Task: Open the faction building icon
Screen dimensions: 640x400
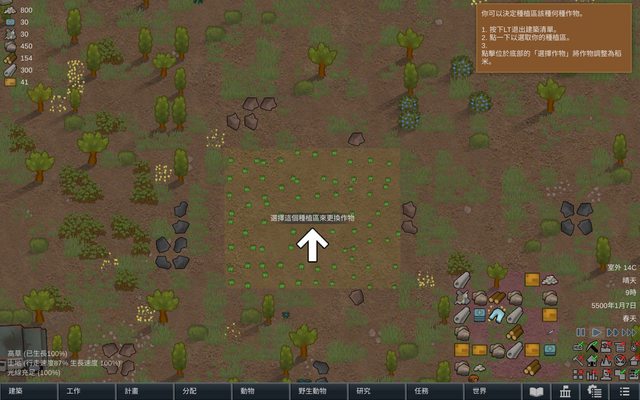Action: [x=565, y=391]
